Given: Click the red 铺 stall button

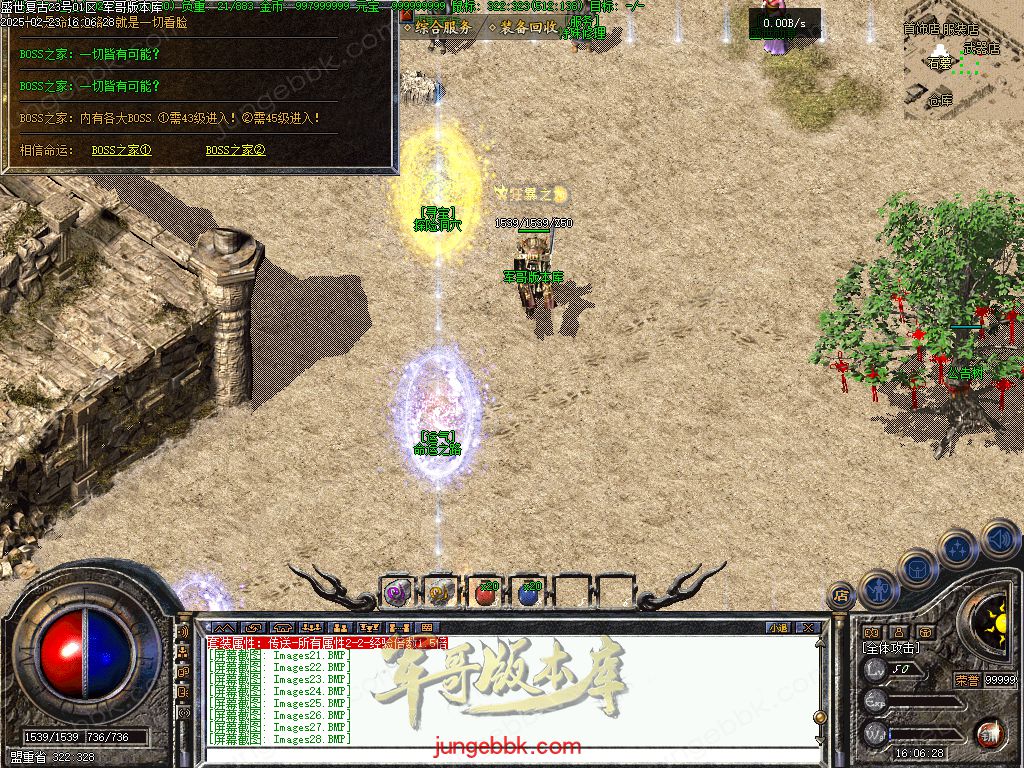Looking at the screenshot, I should [989, 733].
